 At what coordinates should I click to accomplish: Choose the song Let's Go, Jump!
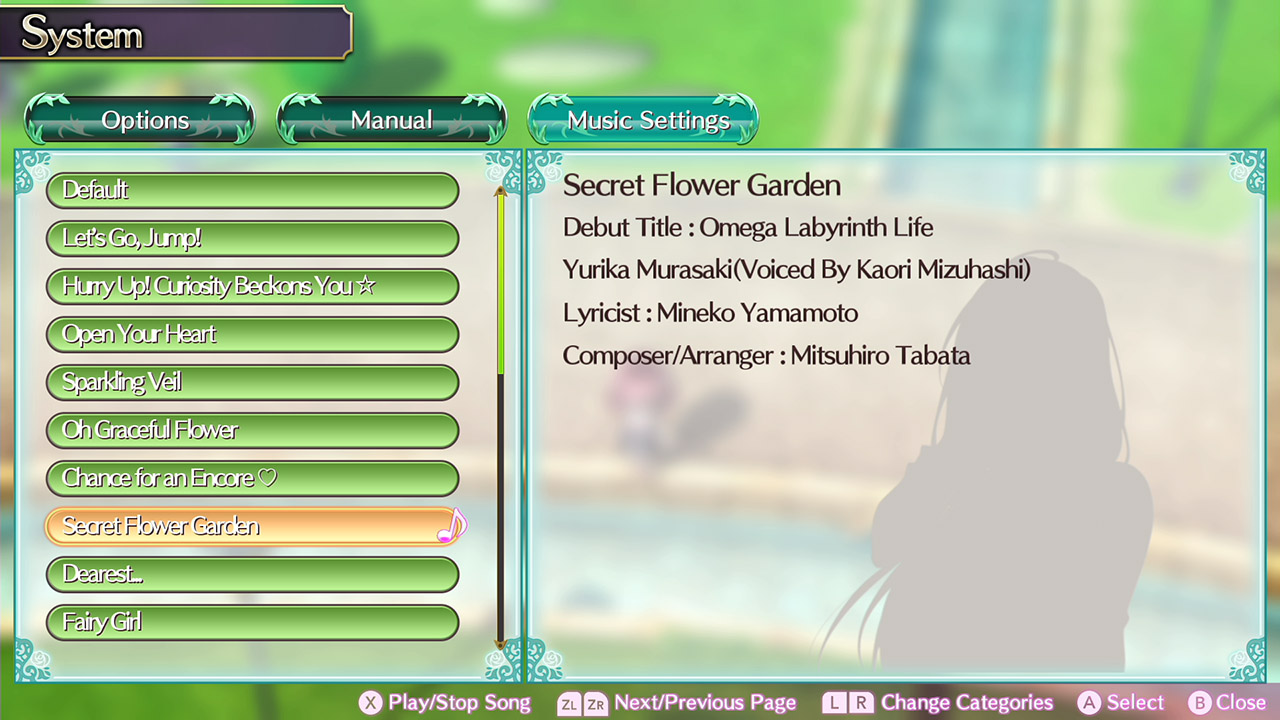[252, 238]
